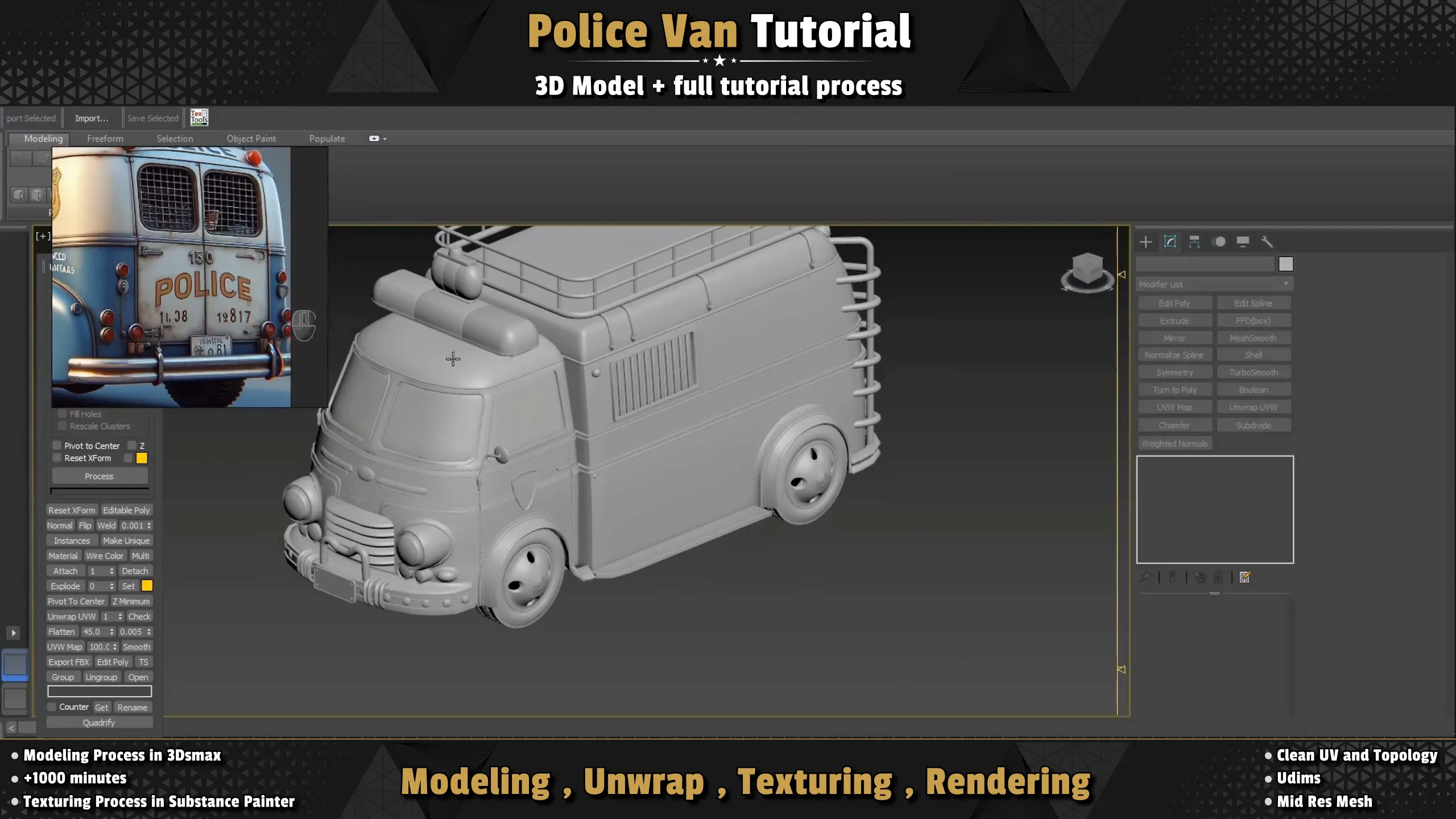Enable the Fill Holes checkbox

point(61,413)
